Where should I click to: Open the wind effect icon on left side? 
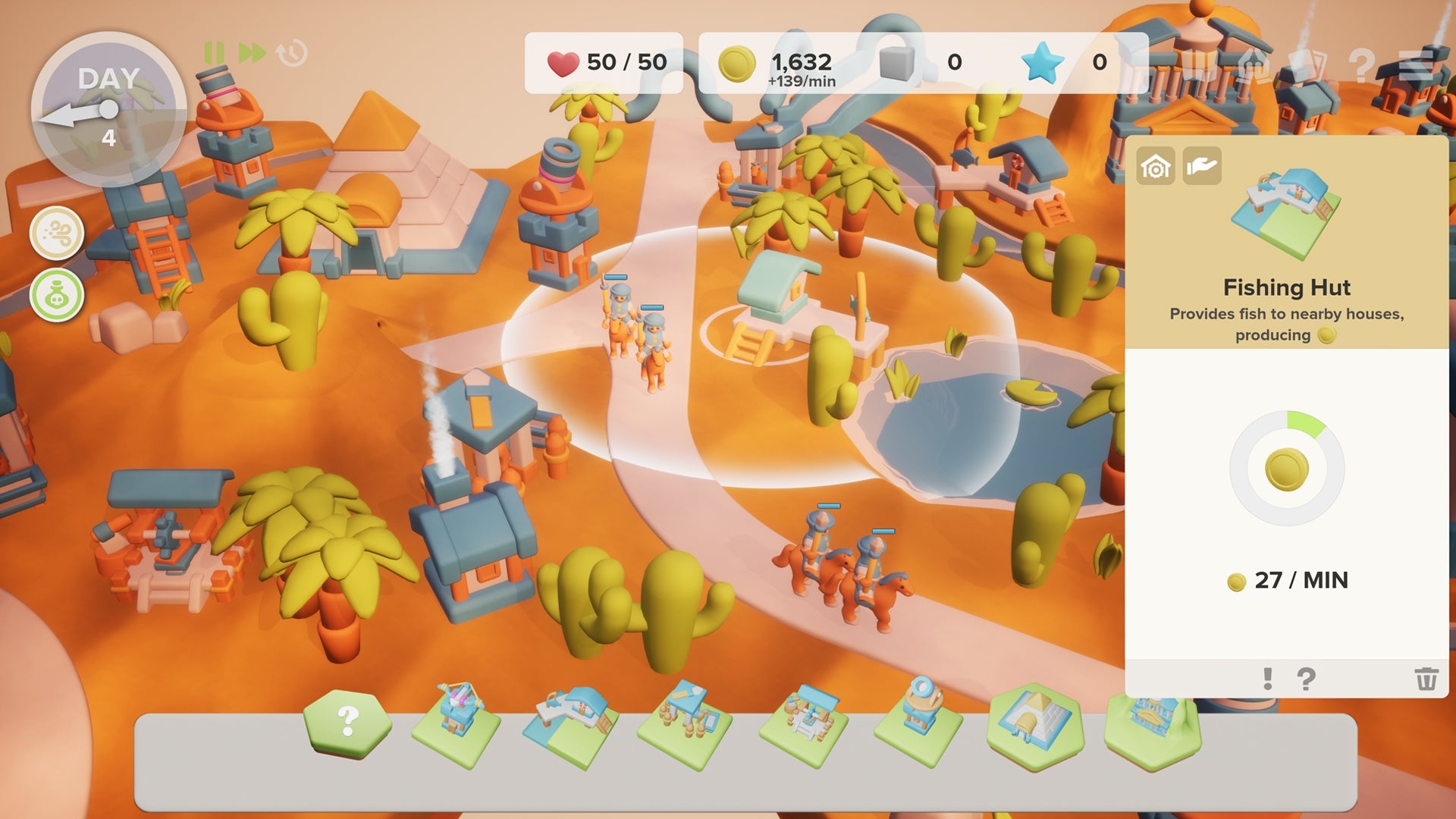coord(58,233)
